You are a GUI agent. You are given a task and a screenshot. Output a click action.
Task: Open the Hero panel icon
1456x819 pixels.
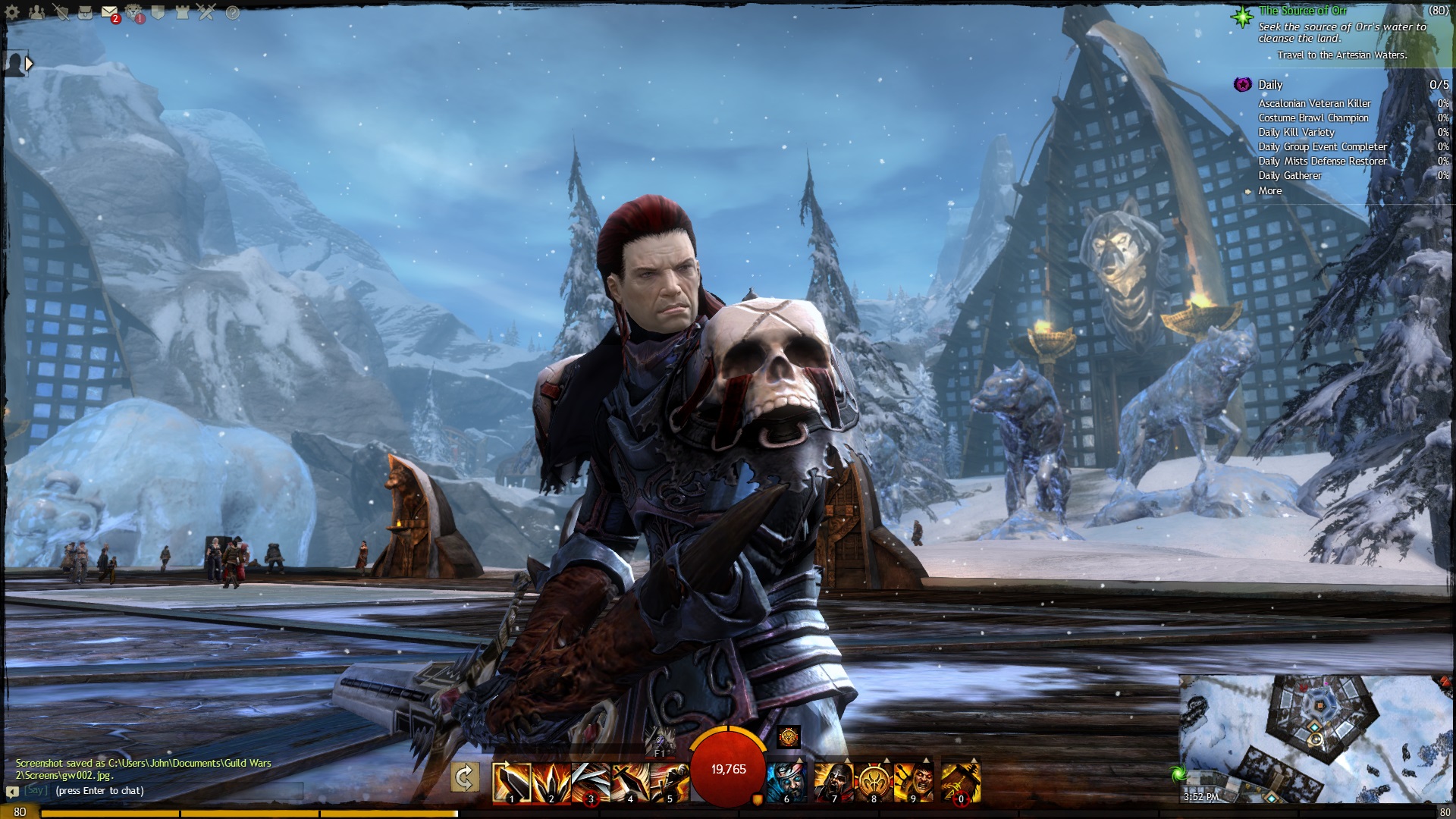coord(61,12)
